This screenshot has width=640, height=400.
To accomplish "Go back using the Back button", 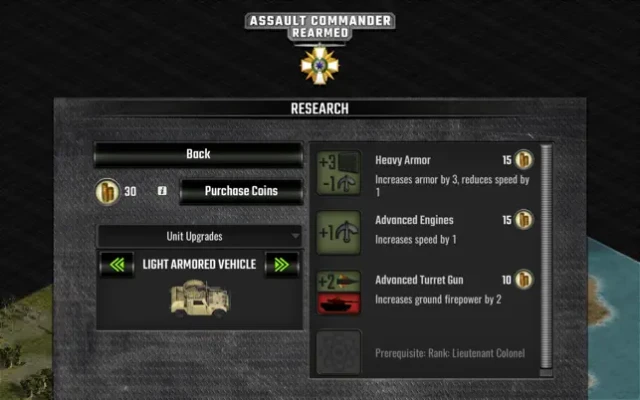I will (198, 154).
